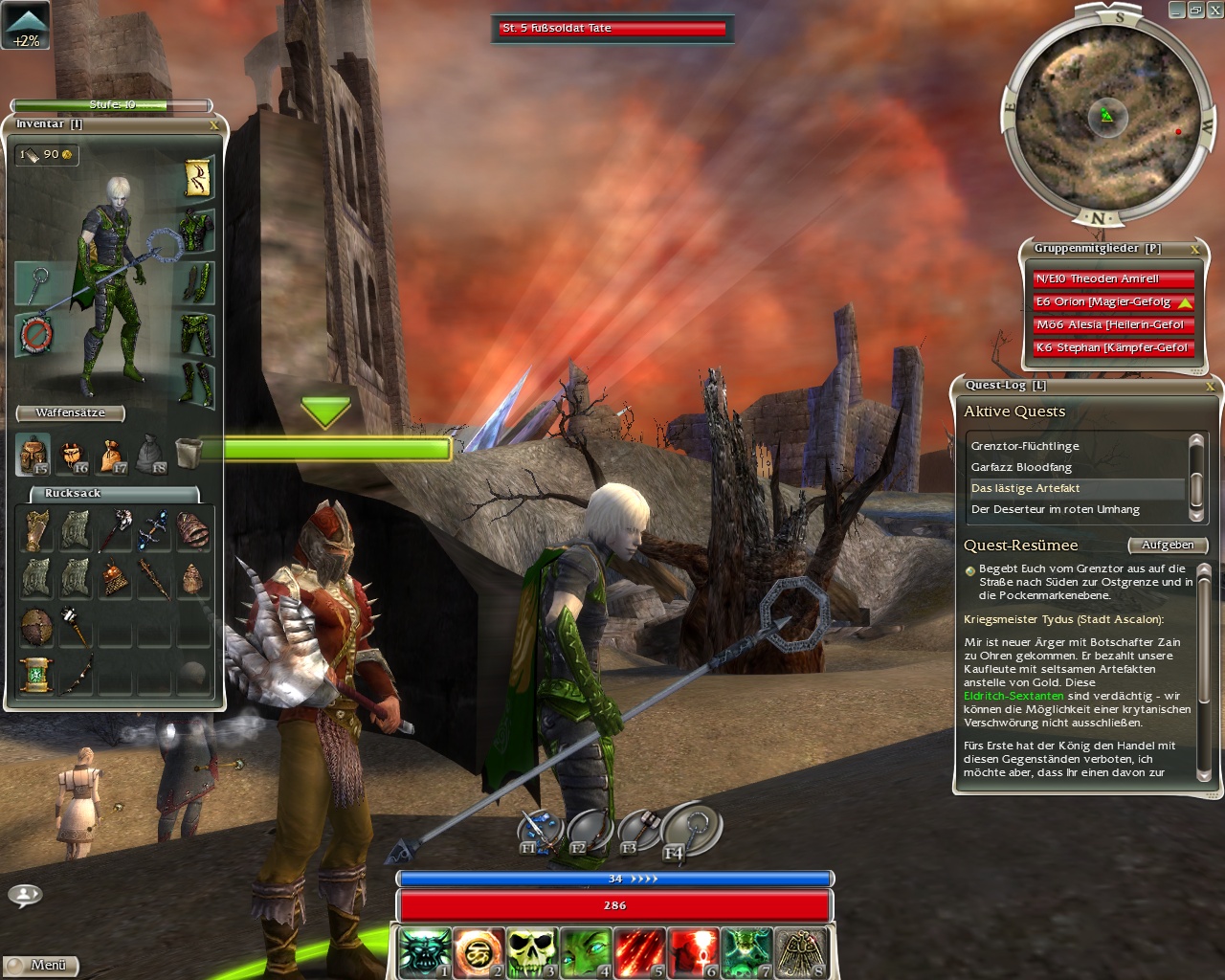Open the Menü button
This screenshot has width=1225, height=980.
click(40, 966)
